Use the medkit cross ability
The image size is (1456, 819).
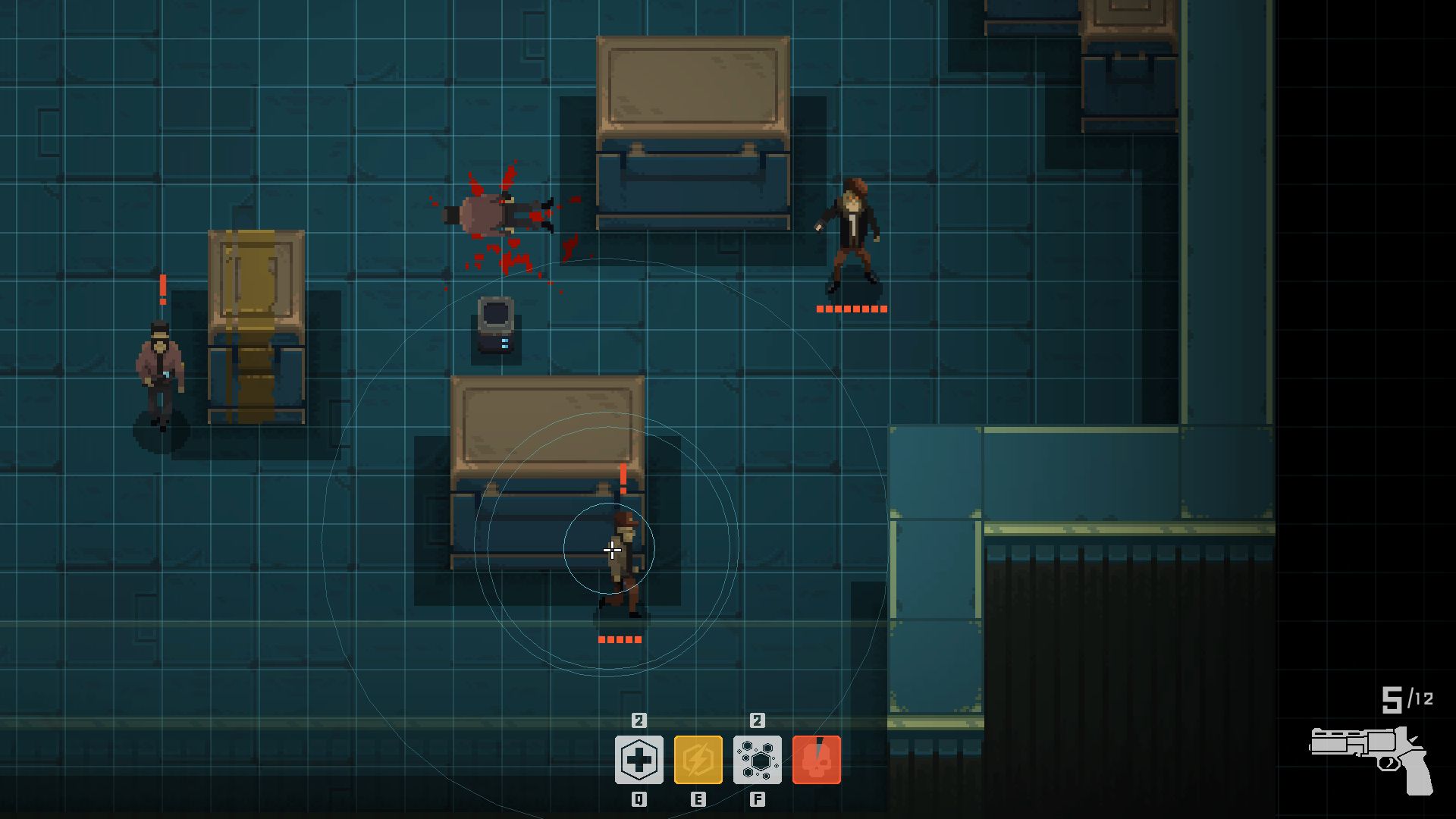pyautogui.click(x=639, y=760)
